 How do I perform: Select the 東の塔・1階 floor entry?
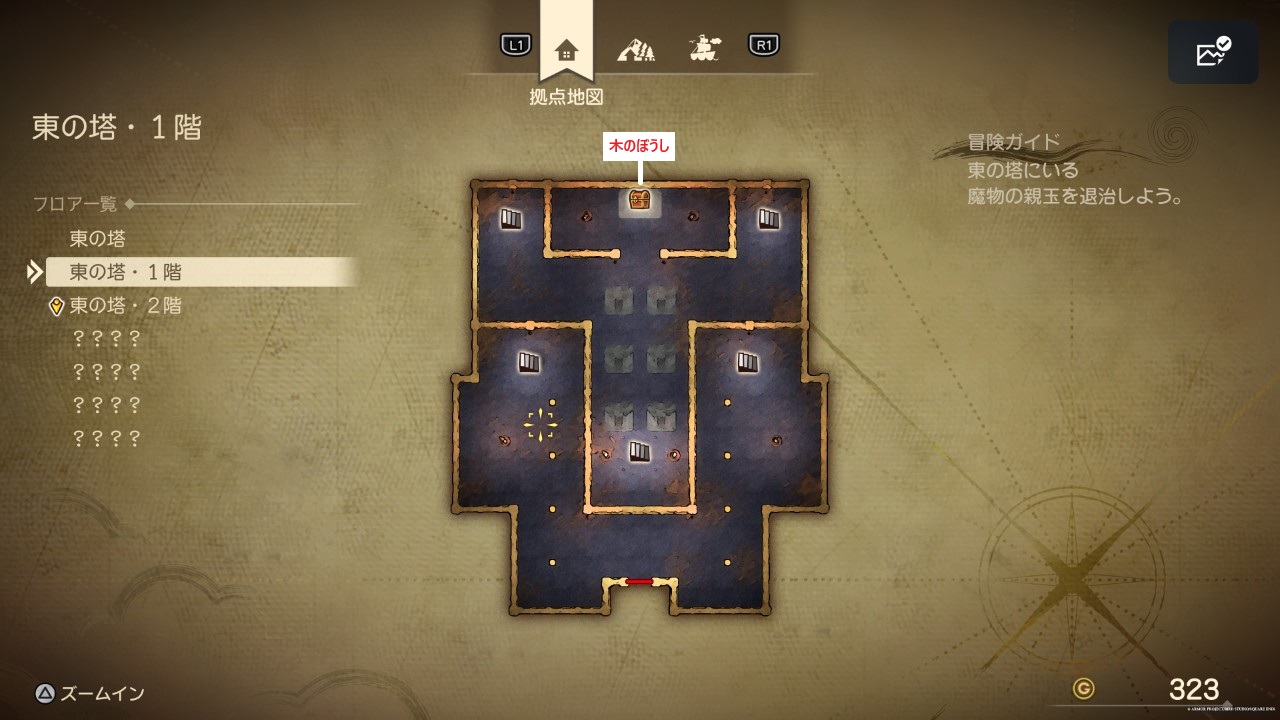coord(125,272)
